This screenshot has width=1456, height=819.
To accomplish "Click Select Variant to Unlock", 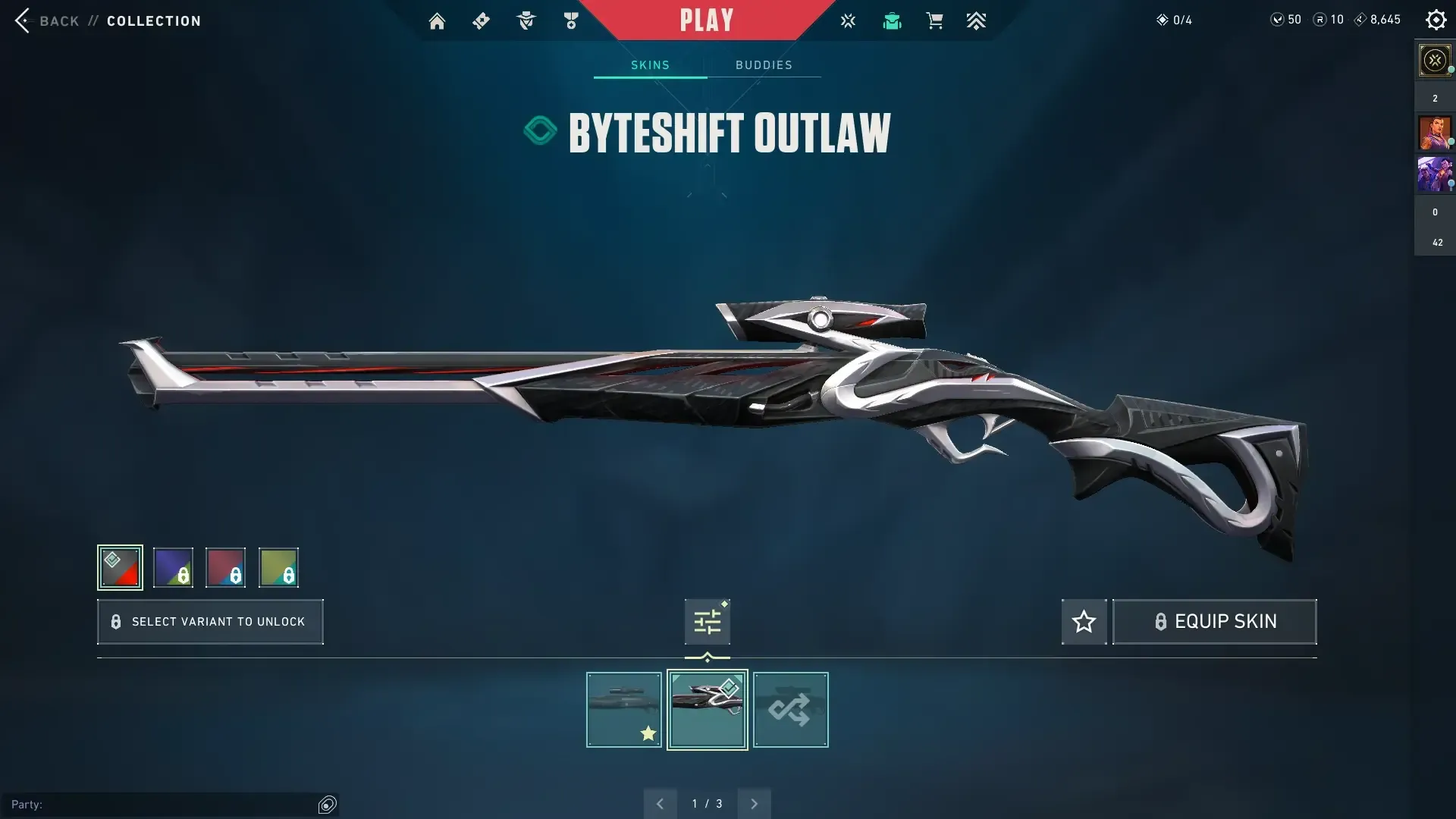I will point(210,622).
